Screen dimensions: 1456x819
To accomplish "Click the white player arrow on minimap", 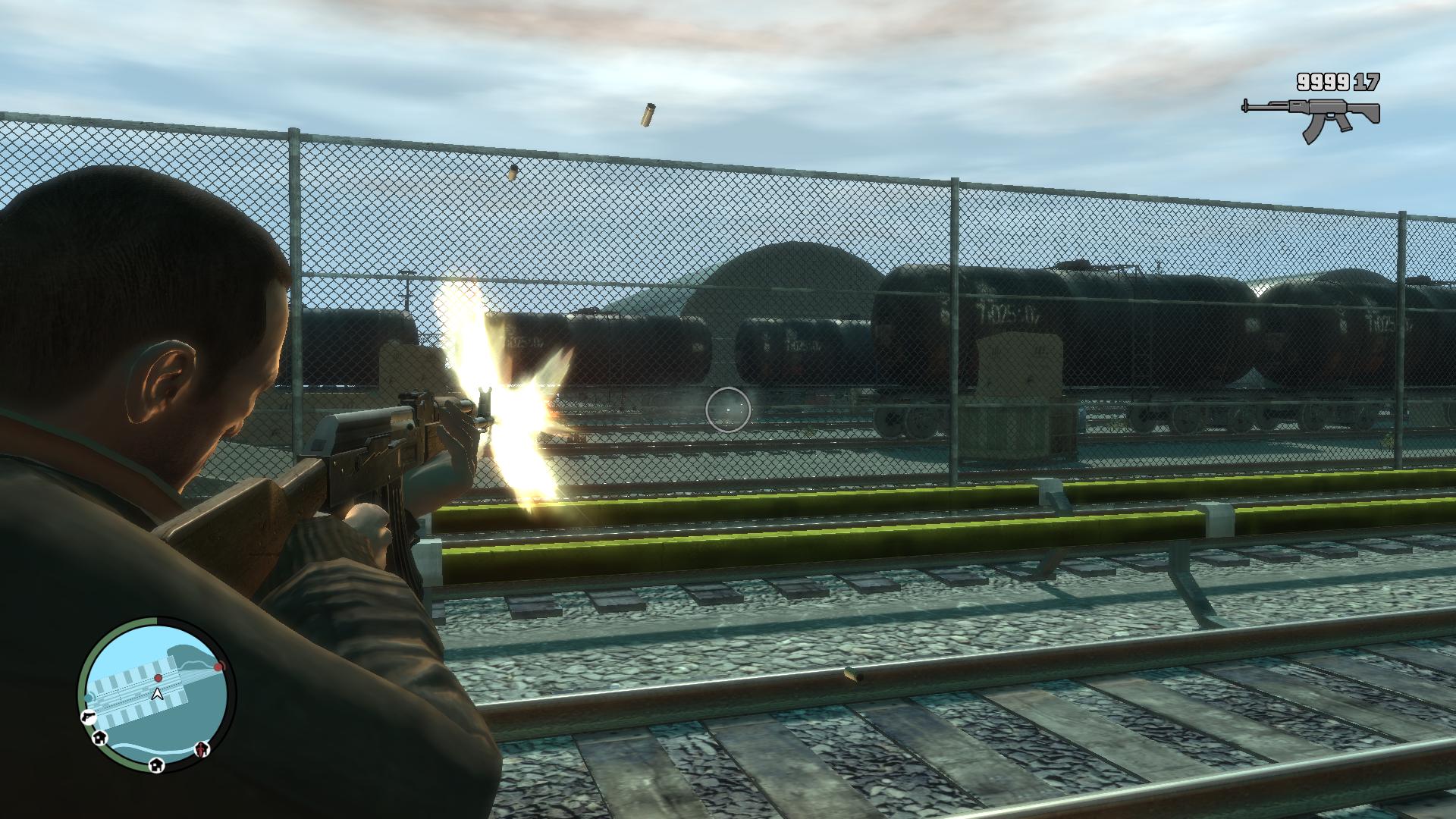I will pos(158,693).
